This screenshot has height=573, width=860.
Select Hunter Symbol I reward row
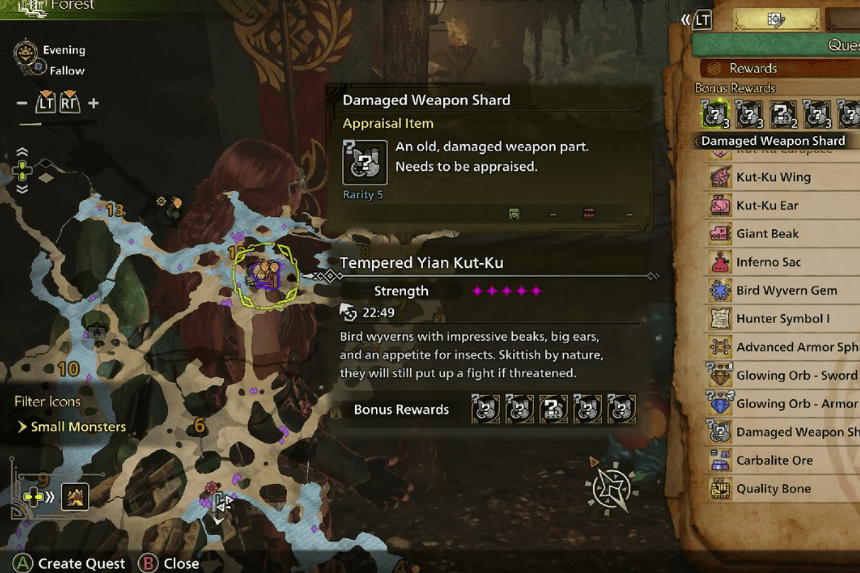click(782, 319)
